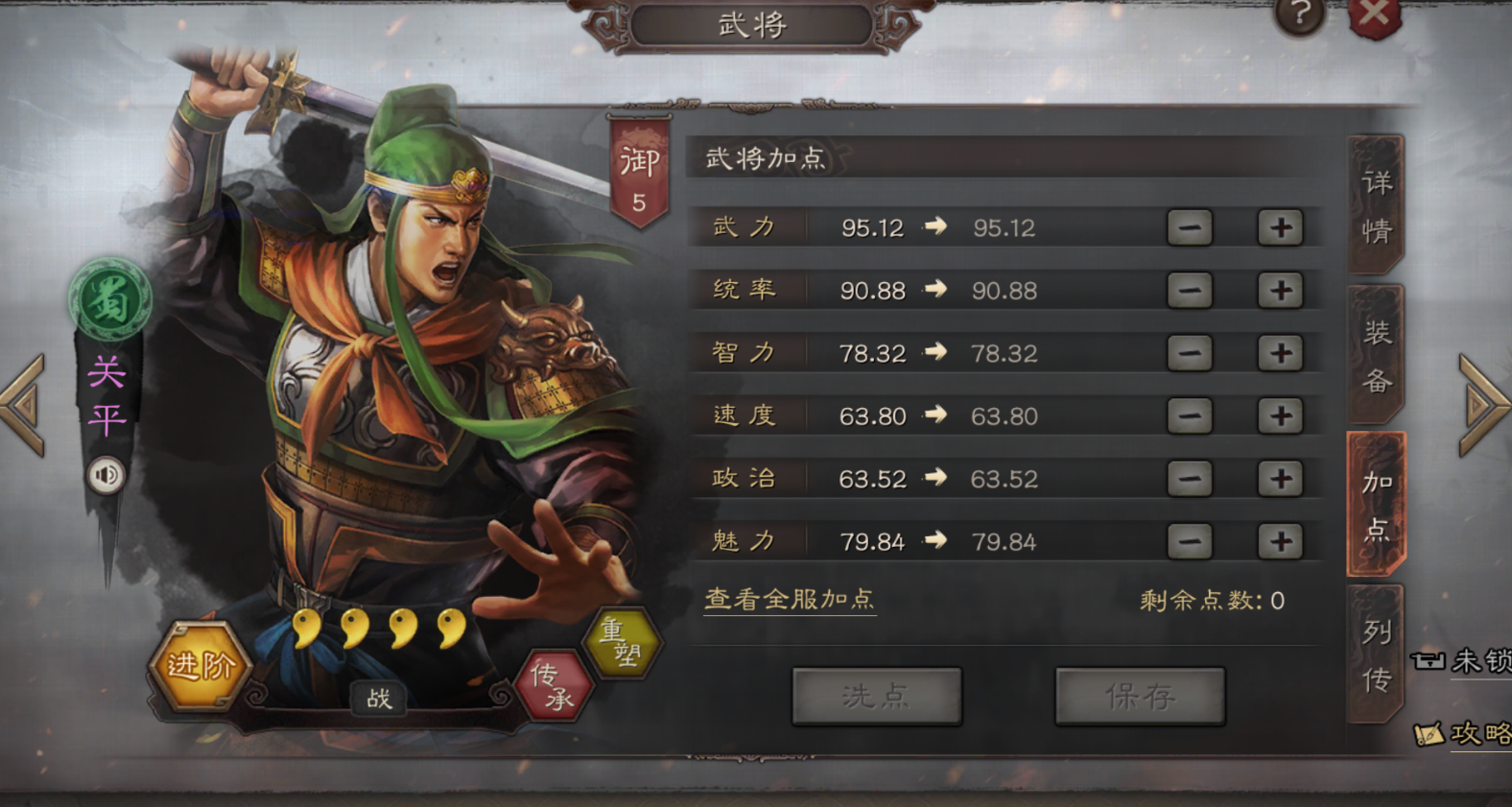Remove a point from 政治
Screen dimensions: 1512x807
(1190, 479)
